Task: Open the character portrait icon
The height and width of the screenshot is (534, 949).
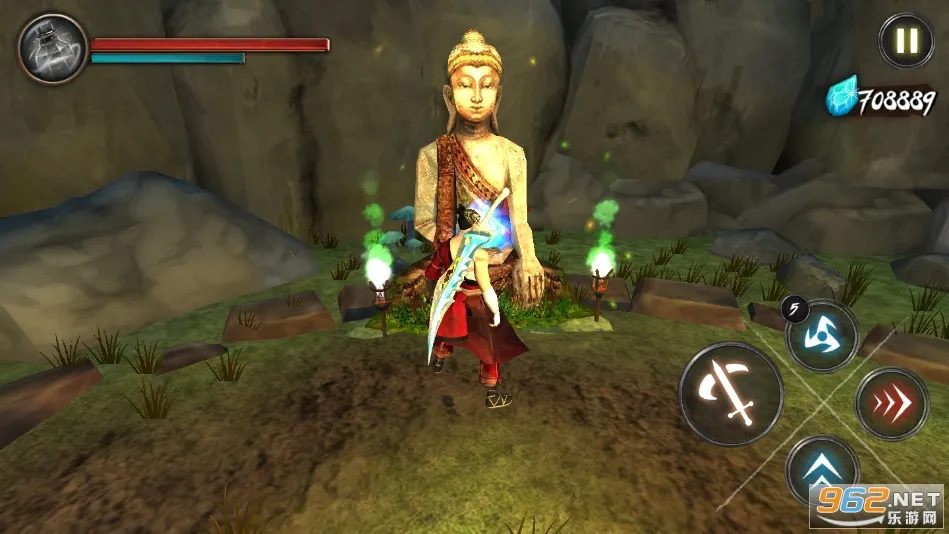Action: point(52,48)
